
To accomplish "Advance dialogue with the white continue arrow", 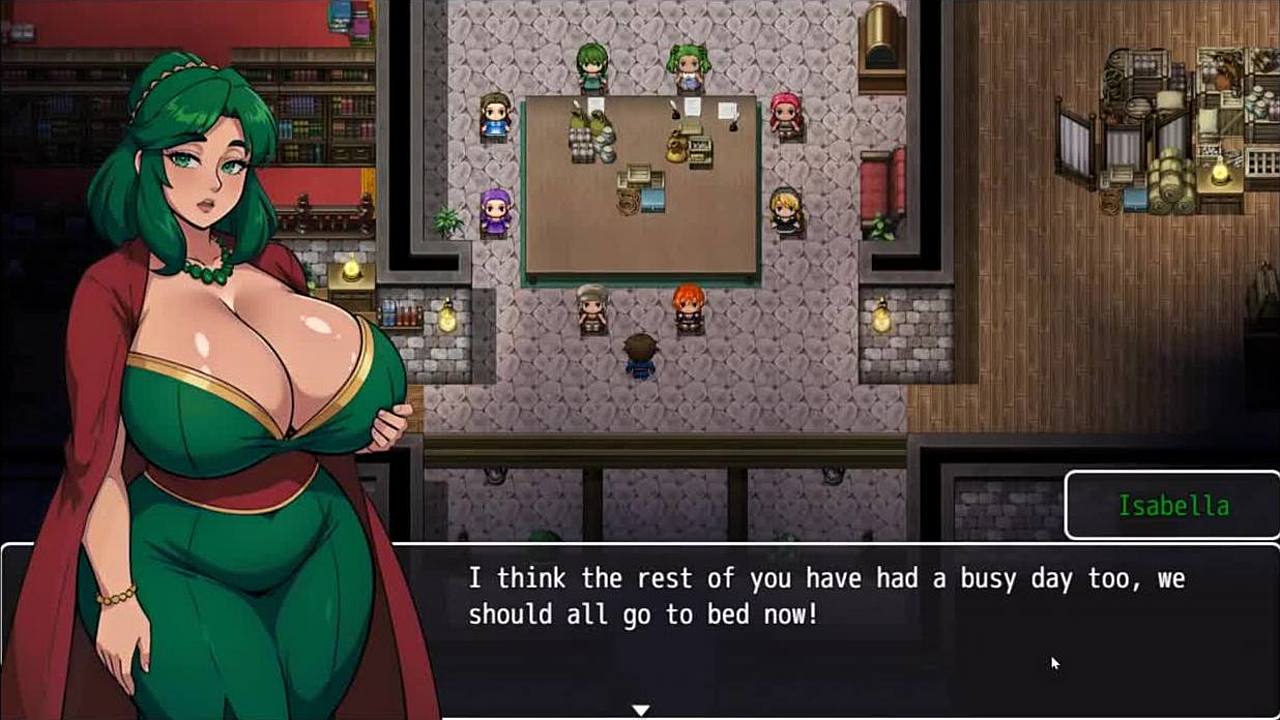I will point(640,710).
